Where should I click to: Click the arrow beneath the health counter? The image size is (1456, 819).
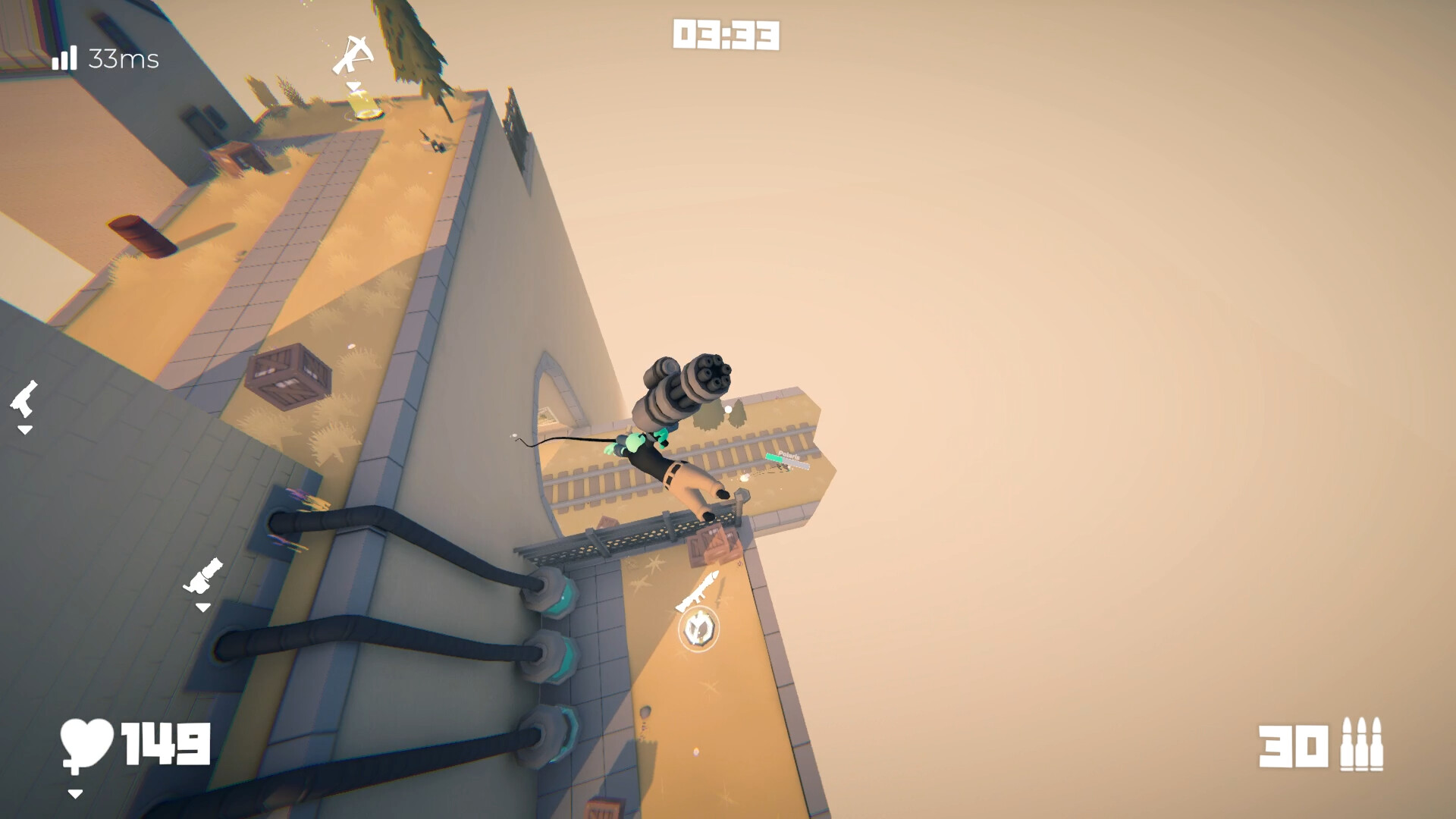[76, 796]
